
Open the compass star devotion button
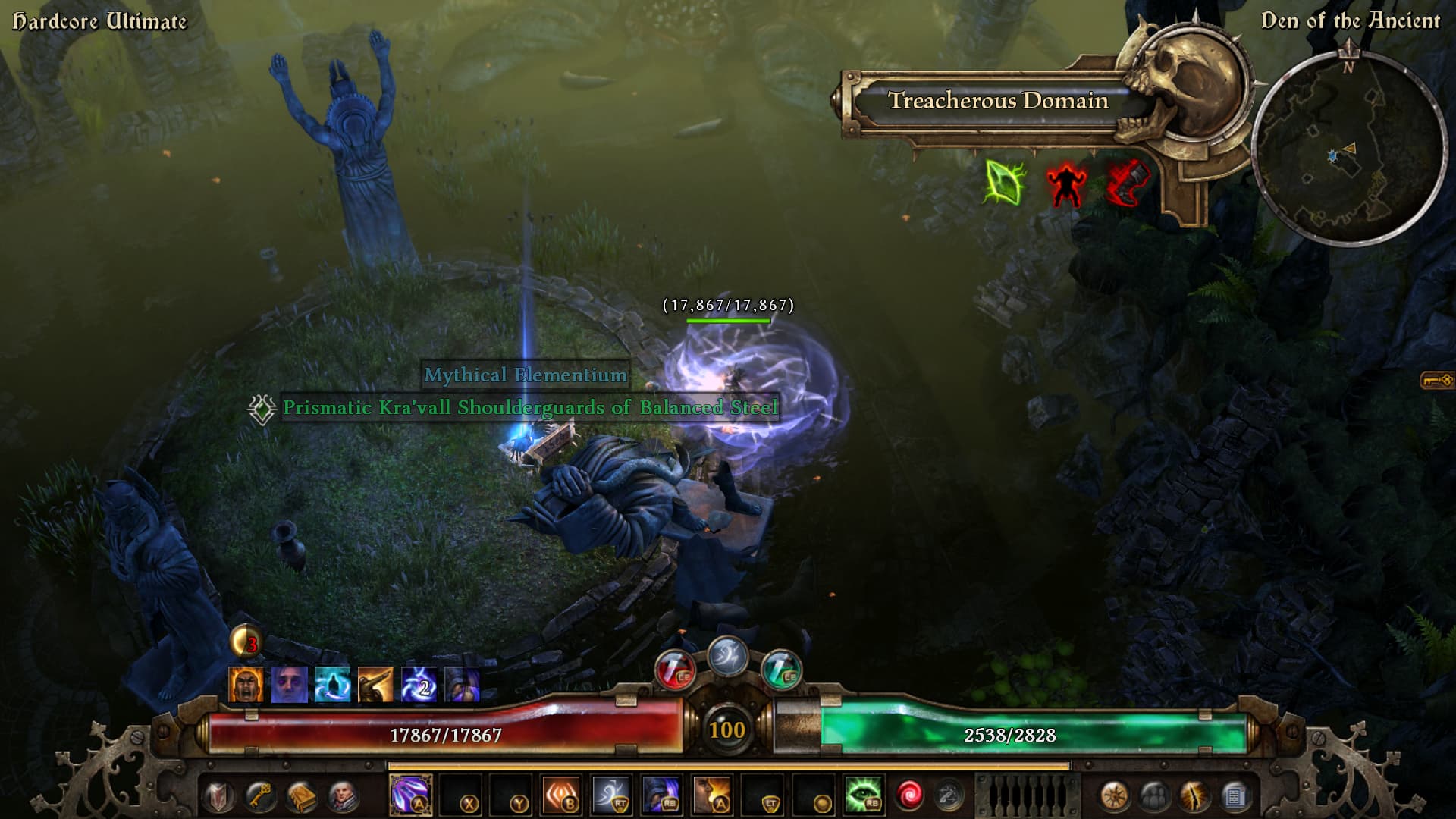pyautogui.click(x=1114, y=796)
